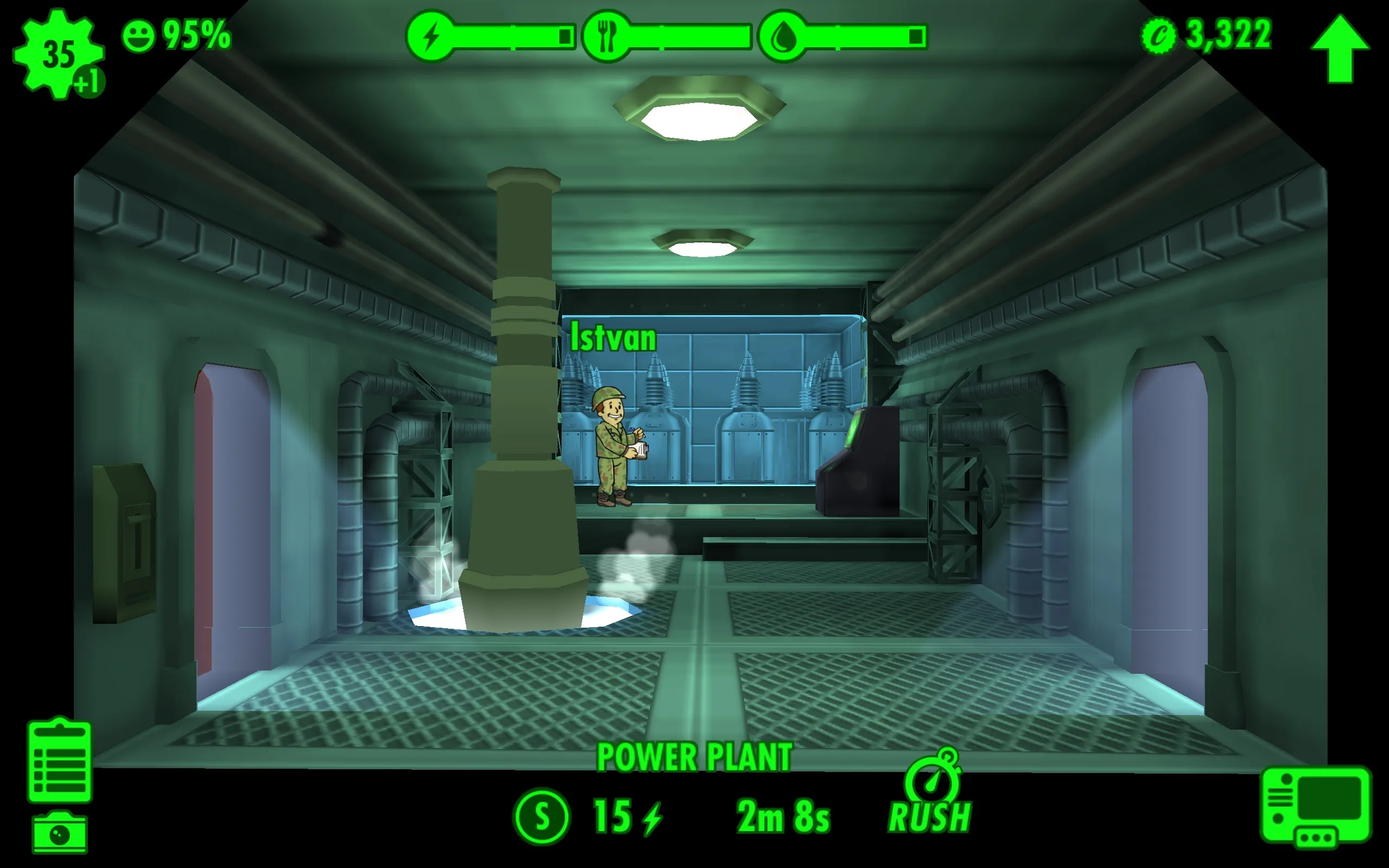1389x868 pixels.
Task: Tap the green upgrade arrow
Action: [x=1340, y=50]
